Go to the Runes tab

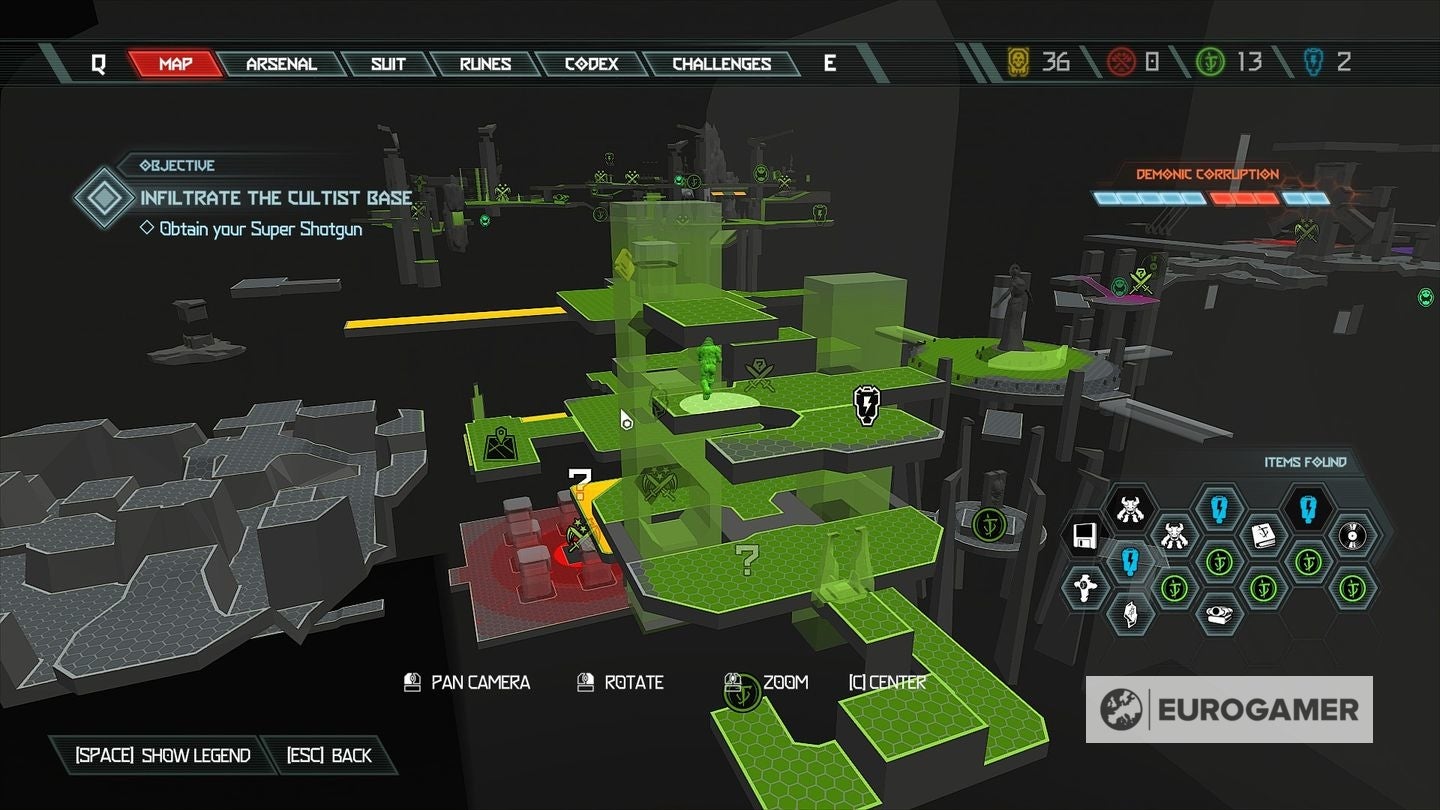[486, 64]
